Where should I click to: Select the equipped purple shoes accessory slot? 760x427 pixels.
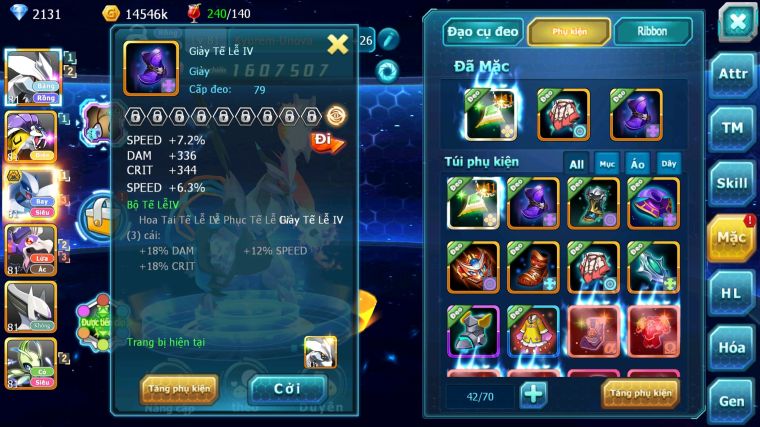coord(634,114)
